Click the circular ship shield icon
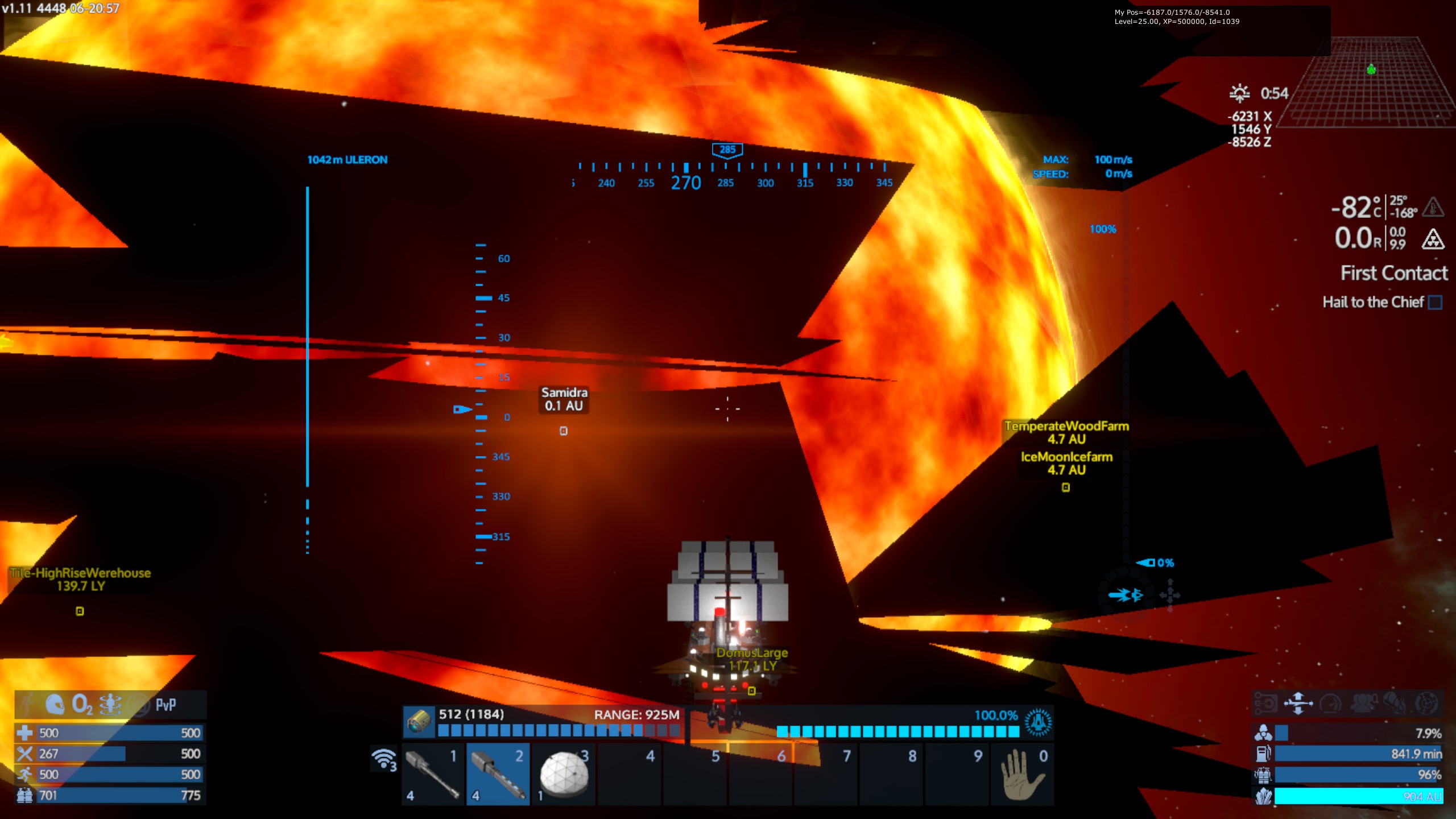1456x819 pixels. click(1038, 722)
